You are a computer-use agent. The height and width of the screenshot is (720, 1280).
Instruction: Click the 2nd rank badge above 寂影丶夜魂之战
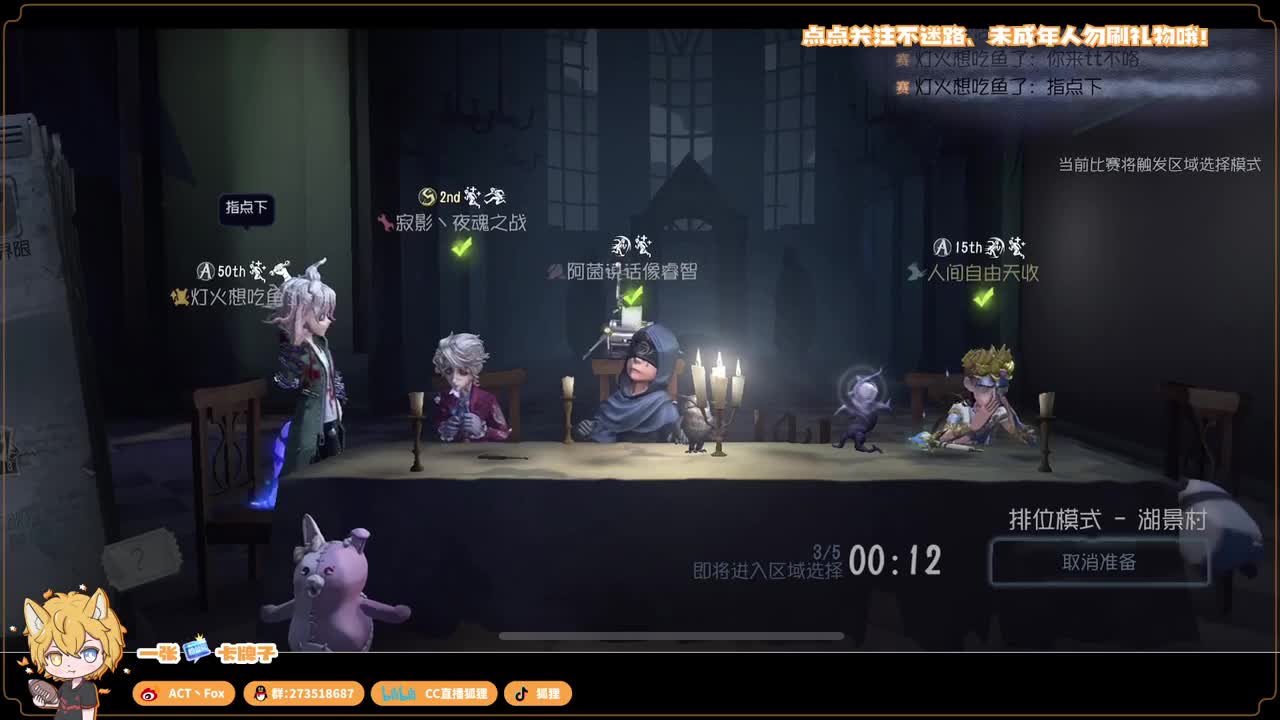427,197
